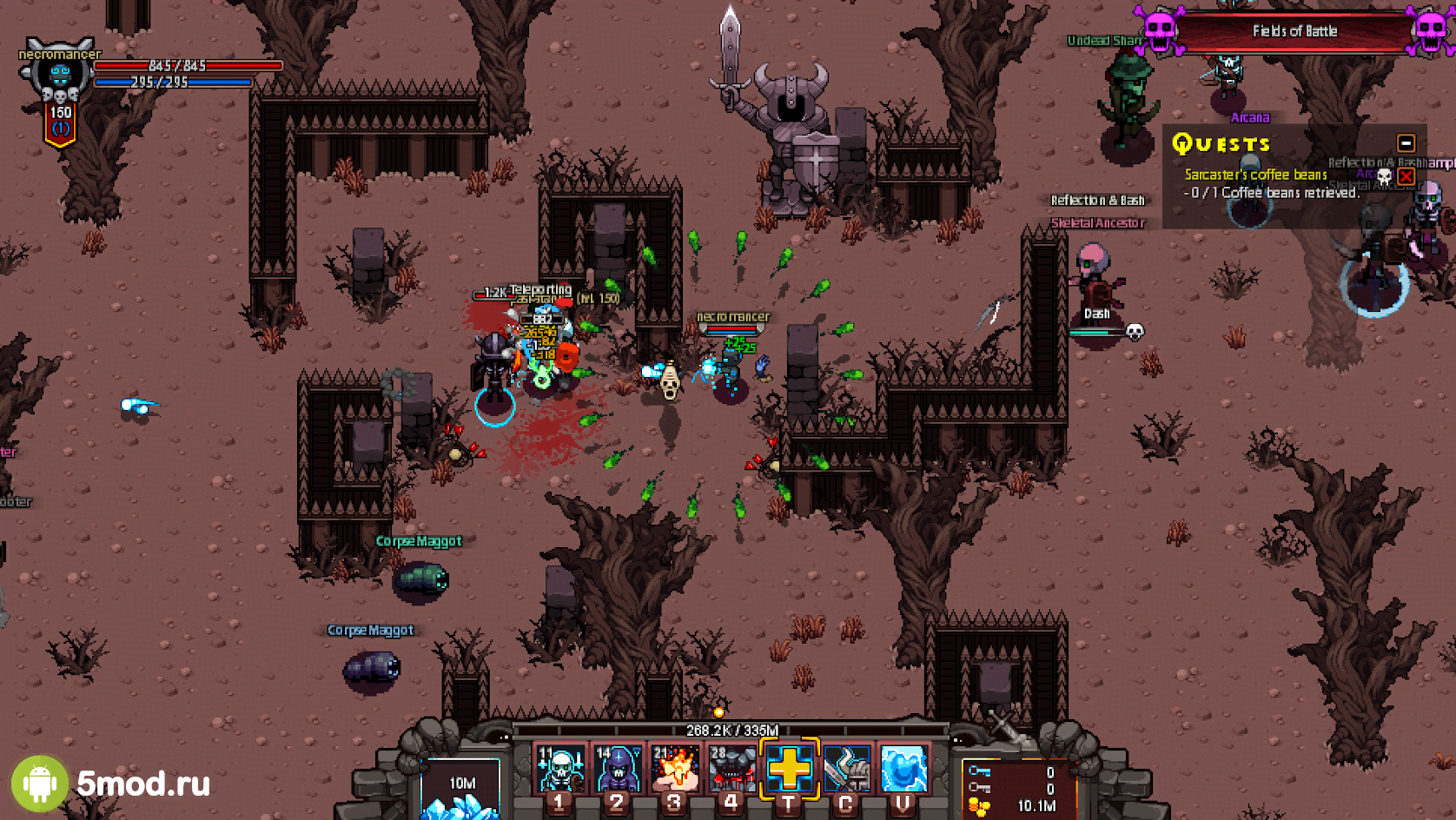Click the gold coins counter icon
Viewport: 1456px width, 820px height.
point(979,807)
